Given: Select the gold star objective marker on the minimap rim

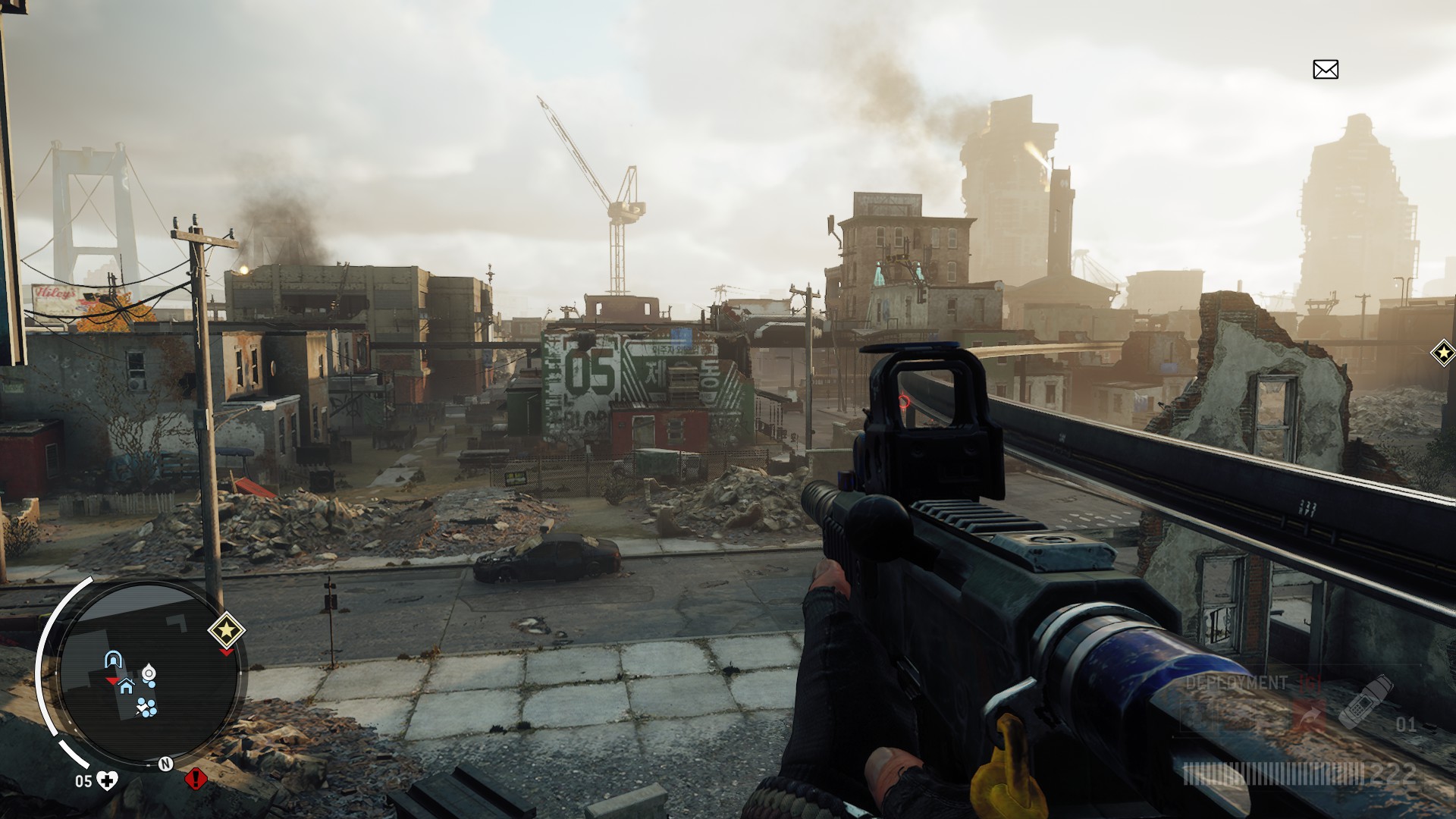Looking at the screenshot, I should point(226,629).
